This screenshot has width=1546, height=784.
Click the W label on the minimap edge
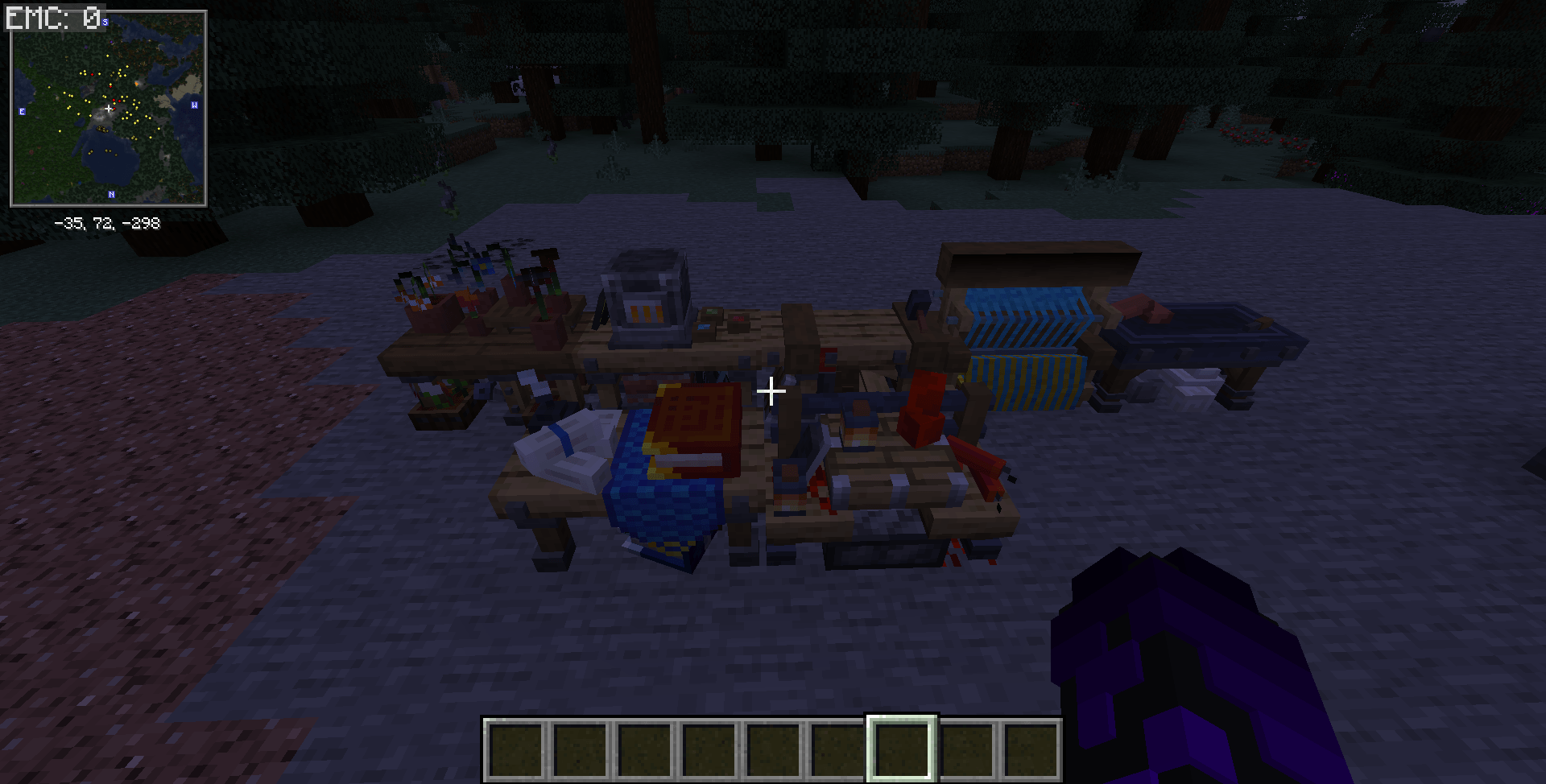[193, 103]
